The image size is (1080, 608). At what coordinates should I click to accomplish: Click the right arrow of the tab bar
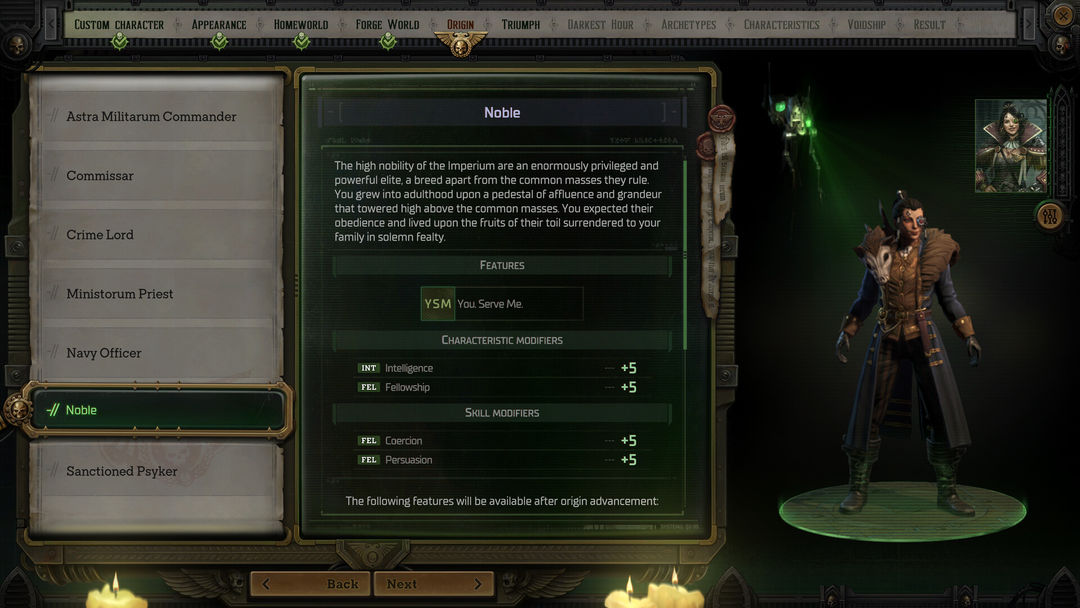(x=1029, y=24)
